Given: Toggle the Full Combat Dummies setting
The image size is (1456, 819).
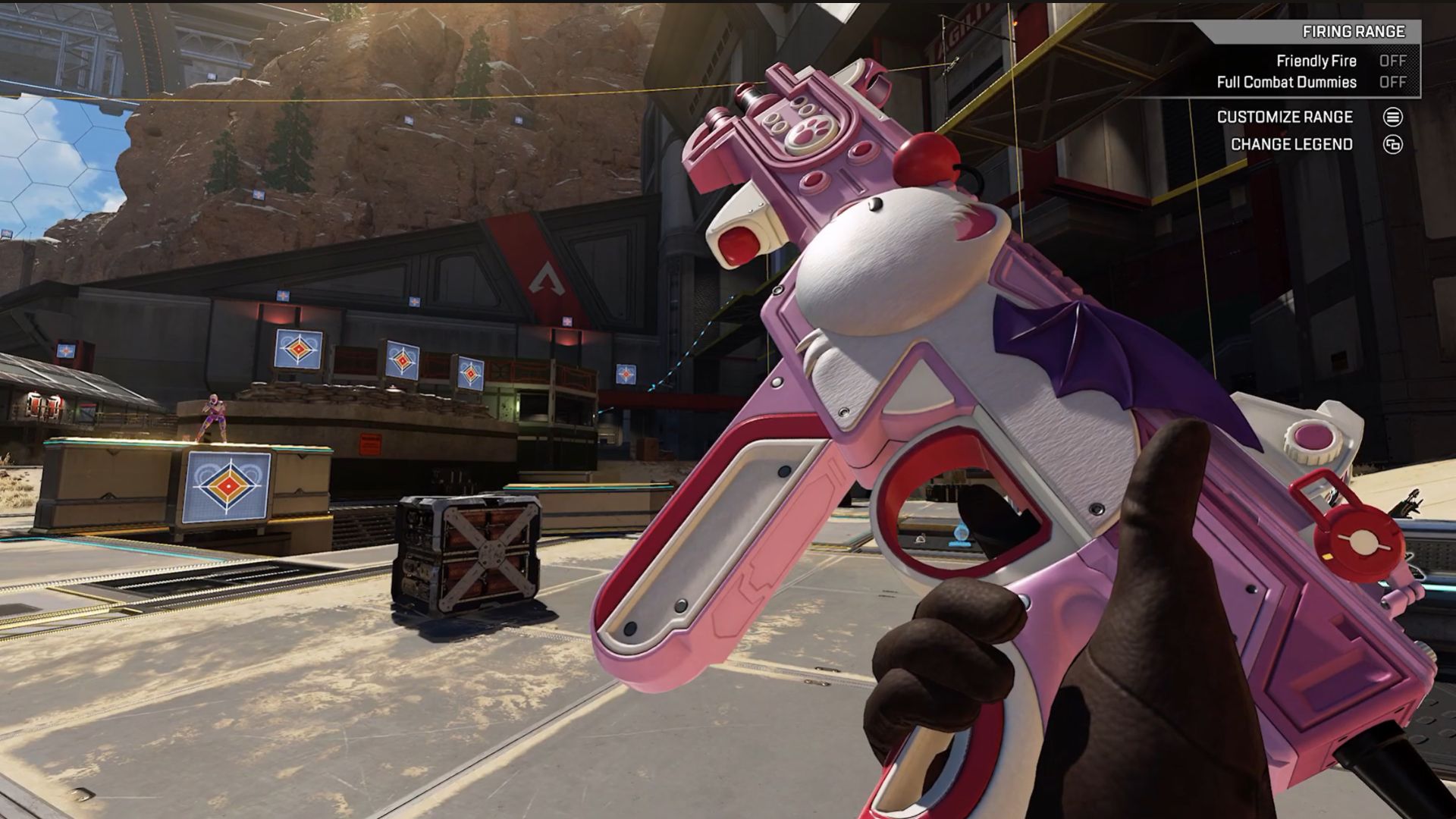Looking at the screenshot, I should [1392, 82].
